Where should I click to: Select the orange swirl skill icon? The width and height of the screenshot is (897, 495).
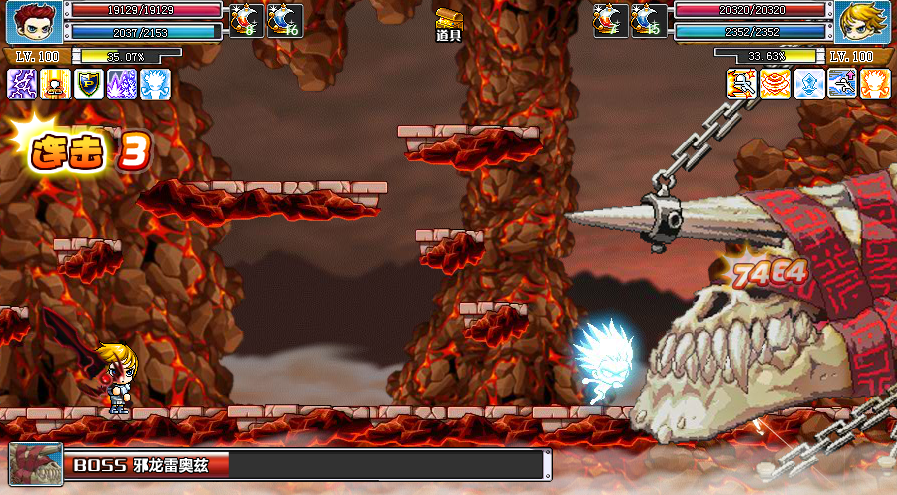pyautogui.click(x=776, y=83)
